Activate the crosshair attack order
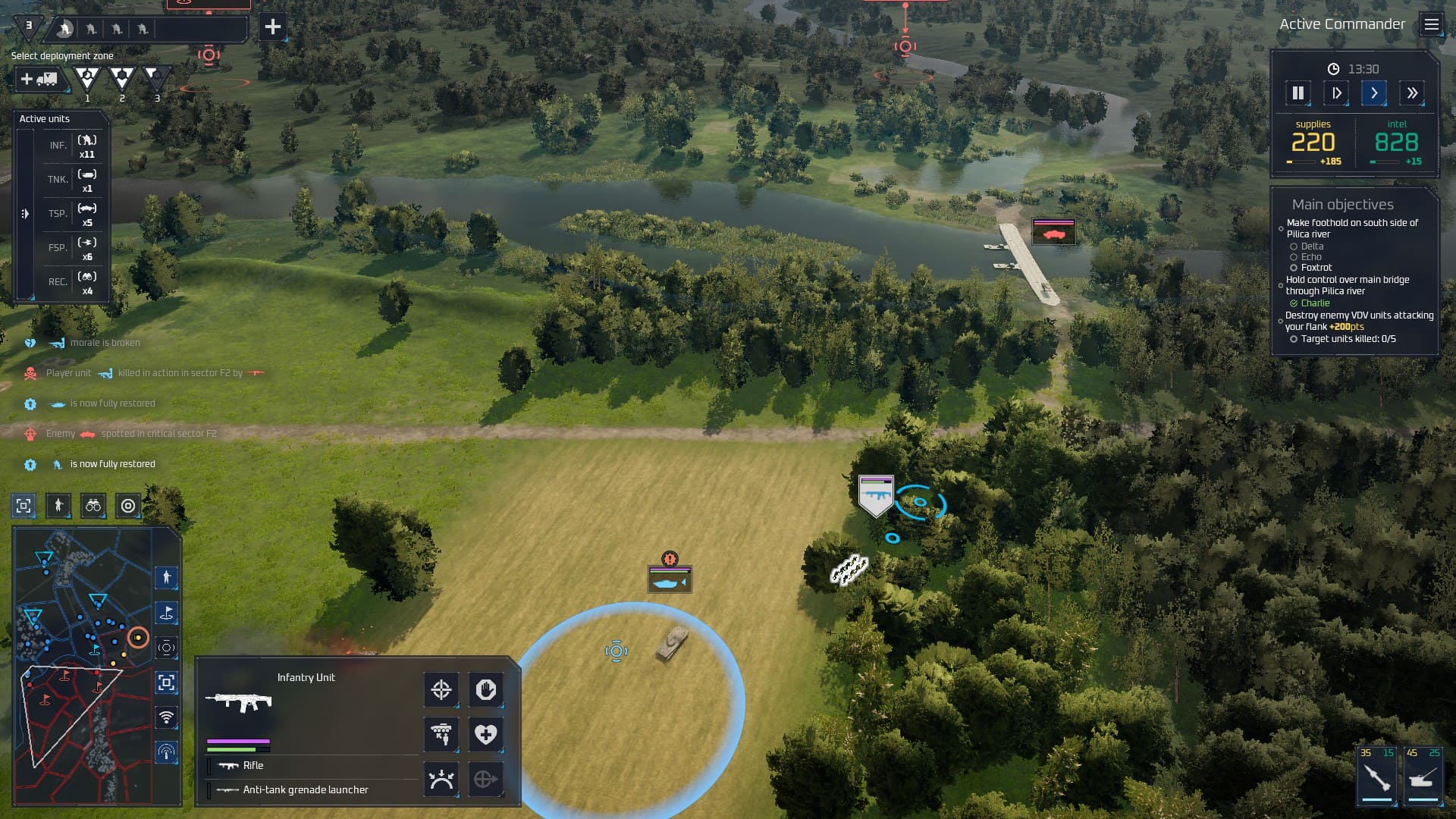Screen dimensions: 1456x819 441,690
